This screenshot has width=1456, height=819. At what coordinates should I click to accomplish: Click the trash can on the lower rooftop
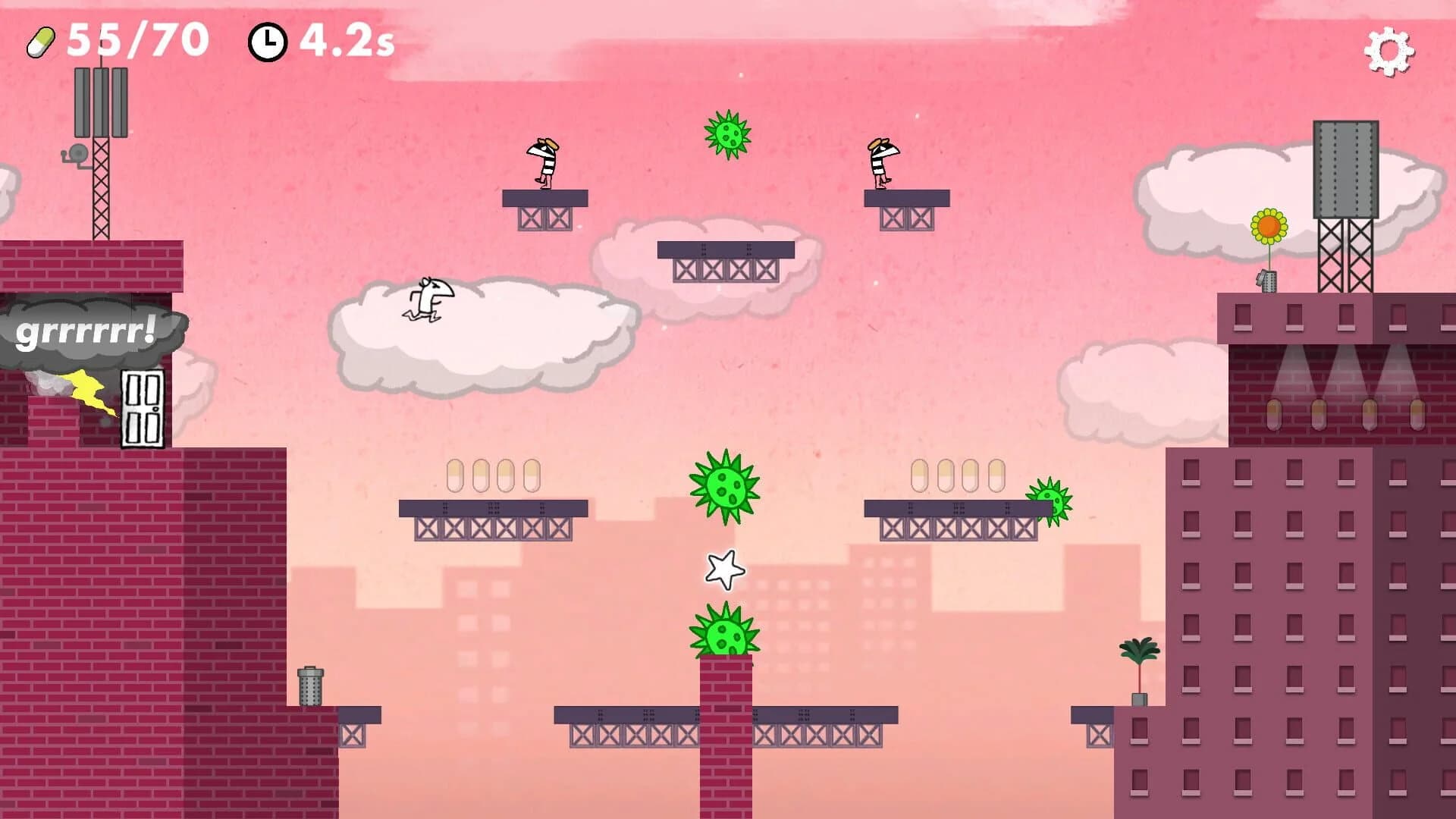[x=311, y=689]
